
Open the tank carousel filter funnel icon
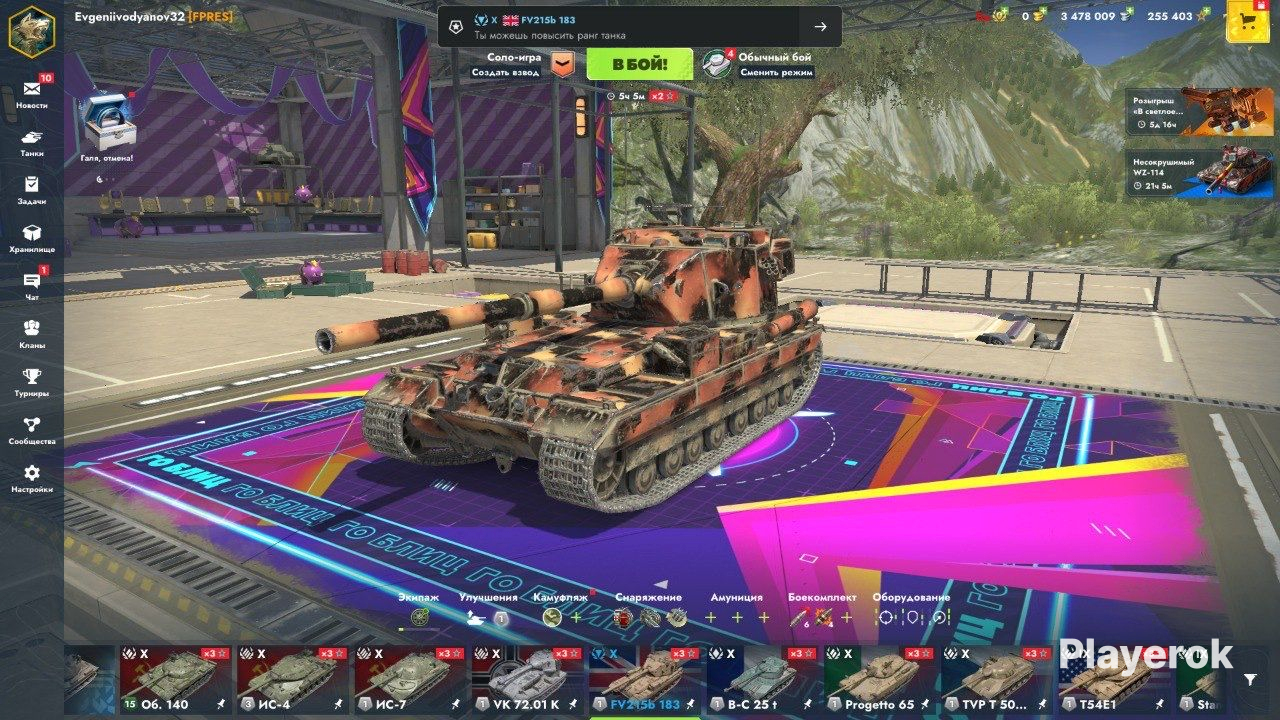click(x=1250, y=680)
